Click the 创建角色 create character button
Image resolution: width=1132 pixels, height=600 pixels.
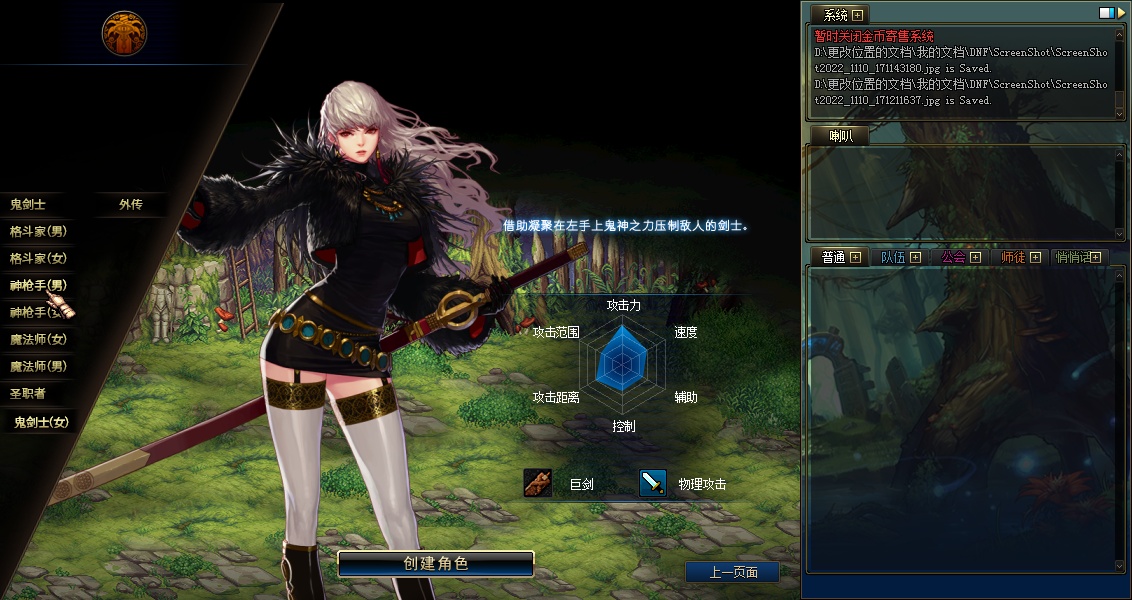click(x=435, y=563)
